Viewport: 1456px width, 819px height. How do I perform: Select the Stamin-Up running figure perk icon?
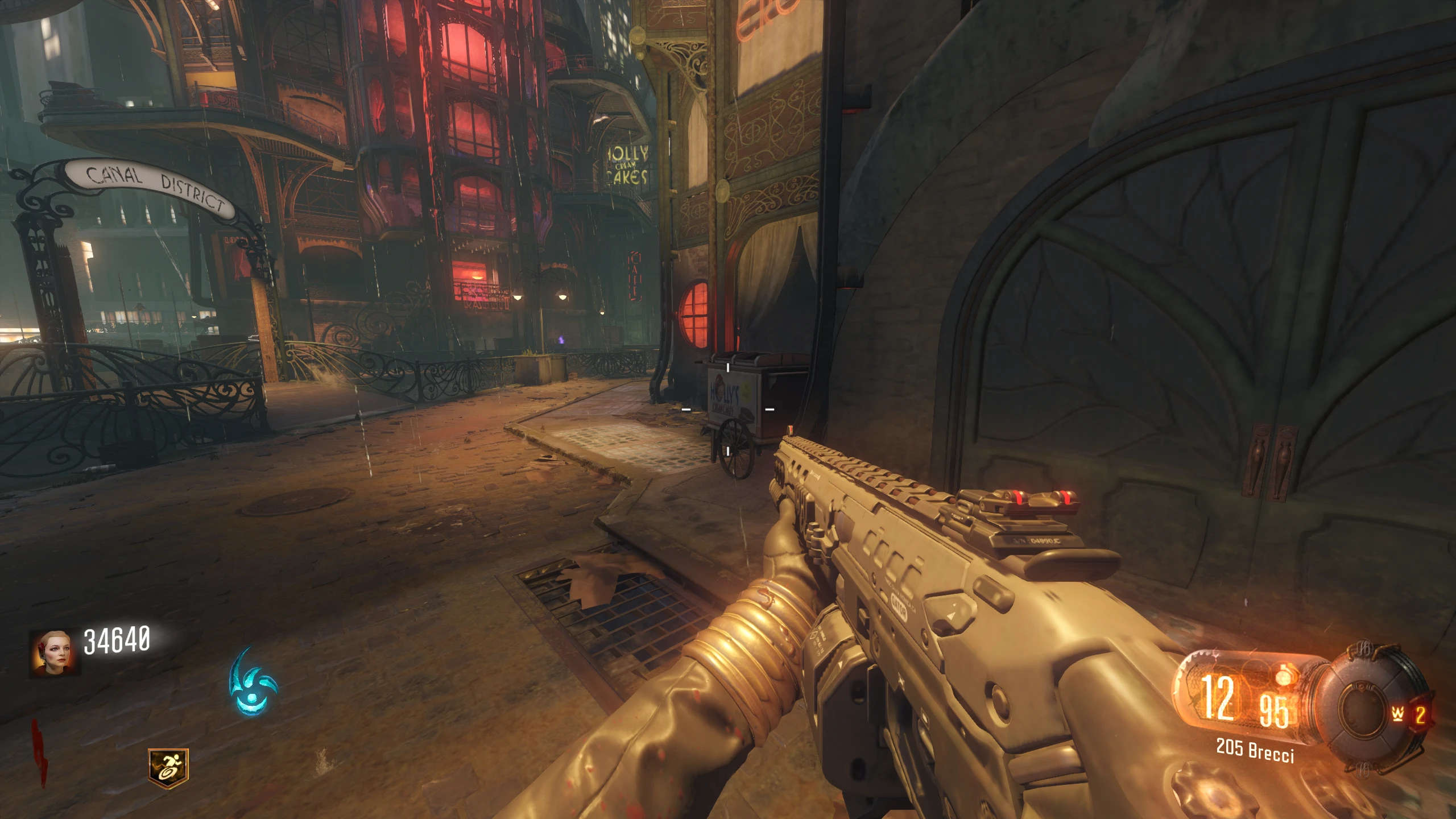point(168,765)
